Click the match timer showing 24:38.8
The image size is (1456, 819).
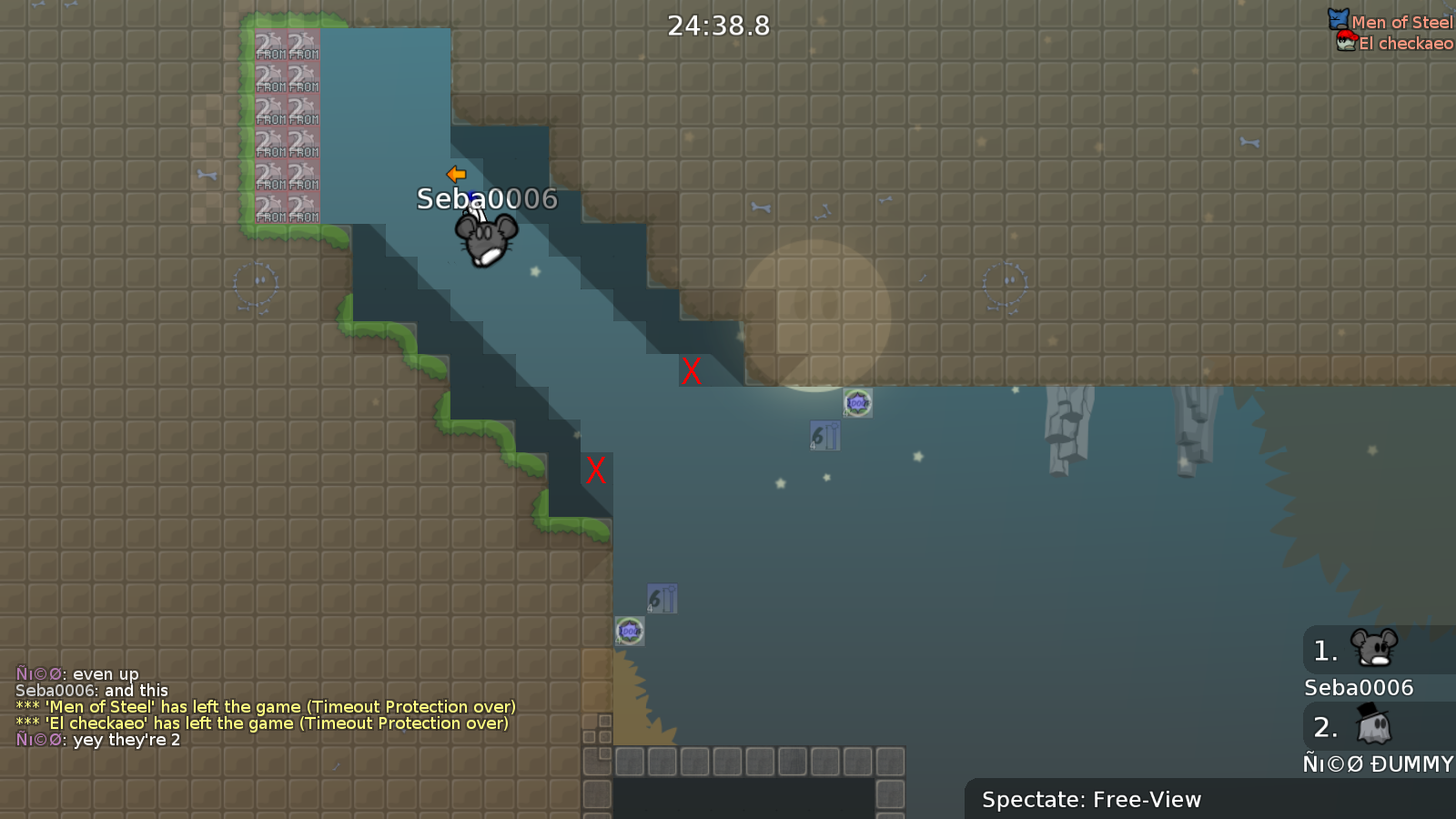(x=717, y=26)
